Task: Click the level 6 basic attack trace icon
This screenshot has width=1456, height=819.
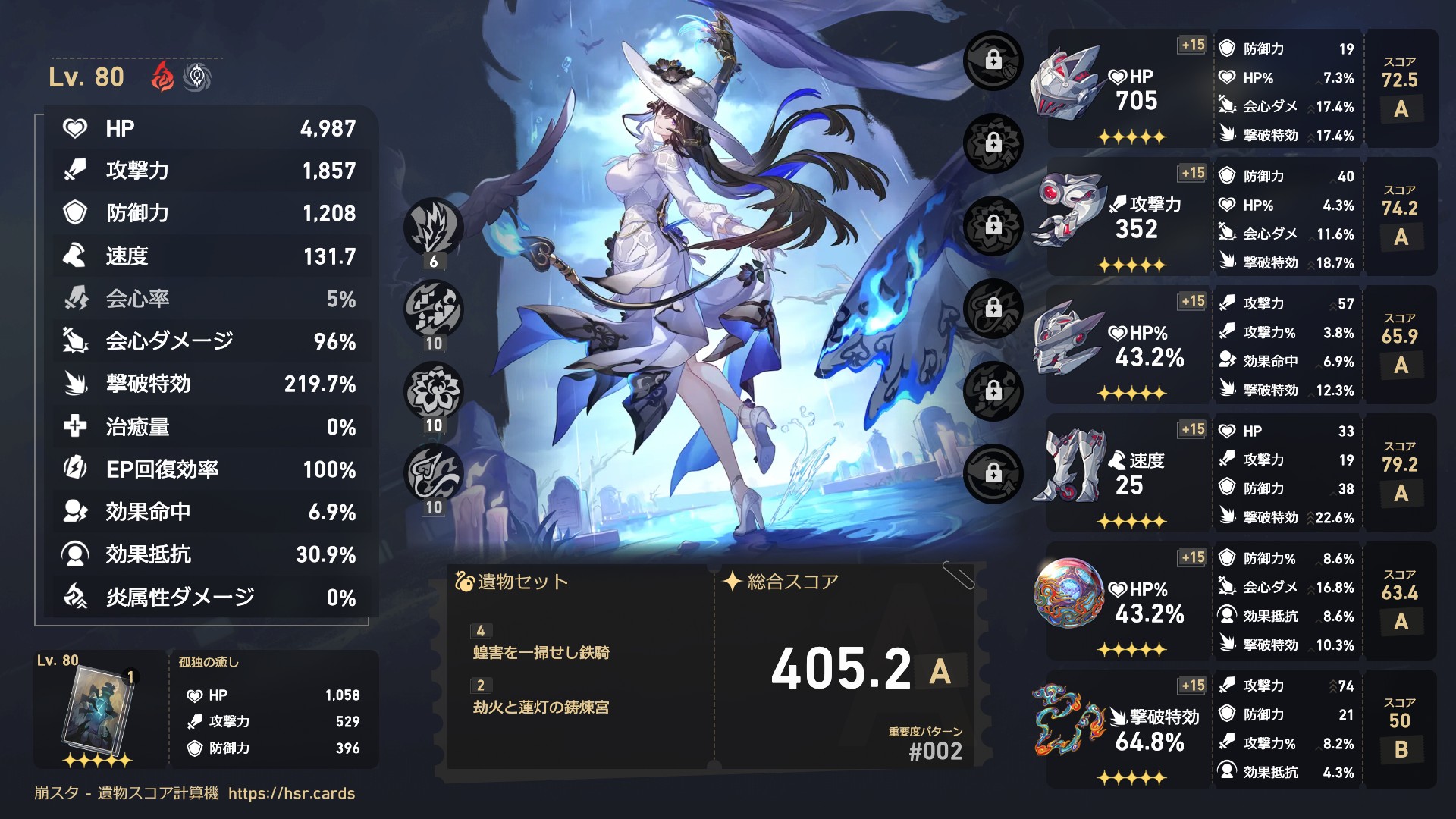Action: pos(433,227)
